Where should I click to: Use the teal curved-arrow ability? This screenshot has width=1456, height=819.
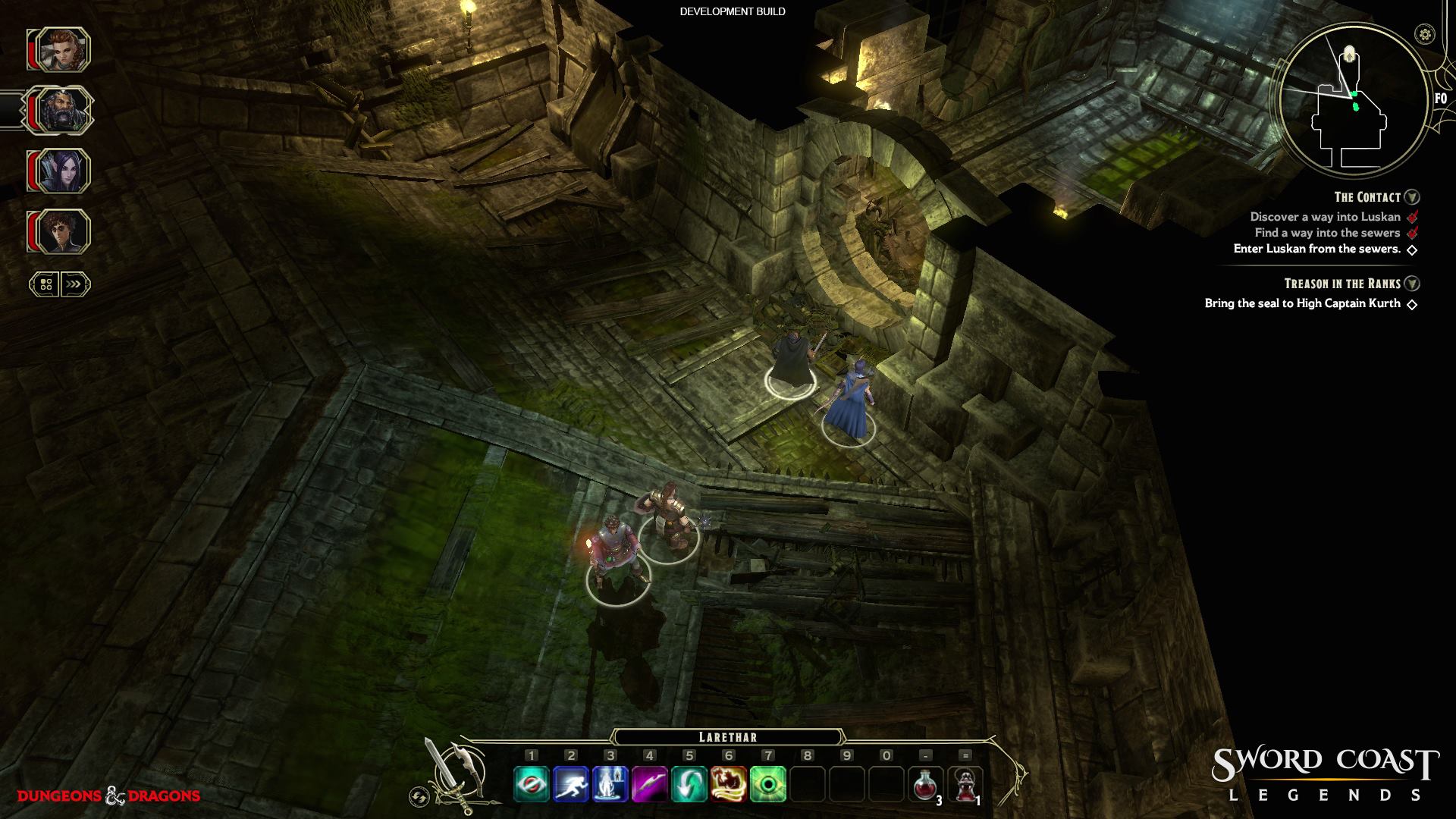click(689, 784)
